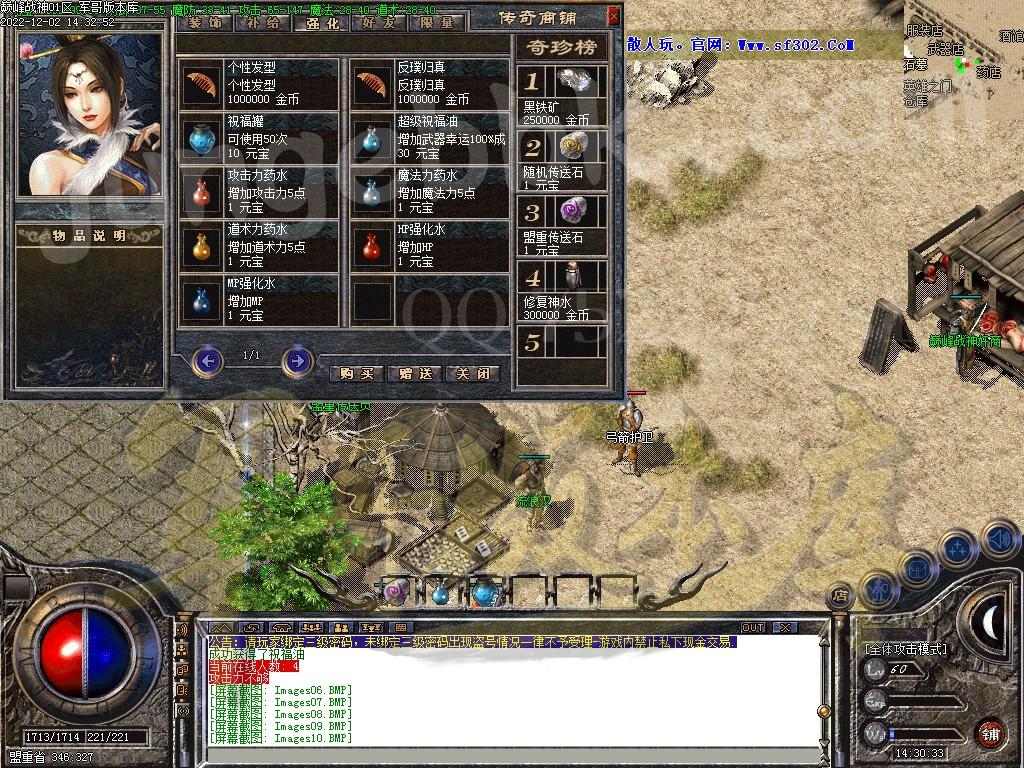
Task: Close the shop with the red X
Action: click(614, 16)
